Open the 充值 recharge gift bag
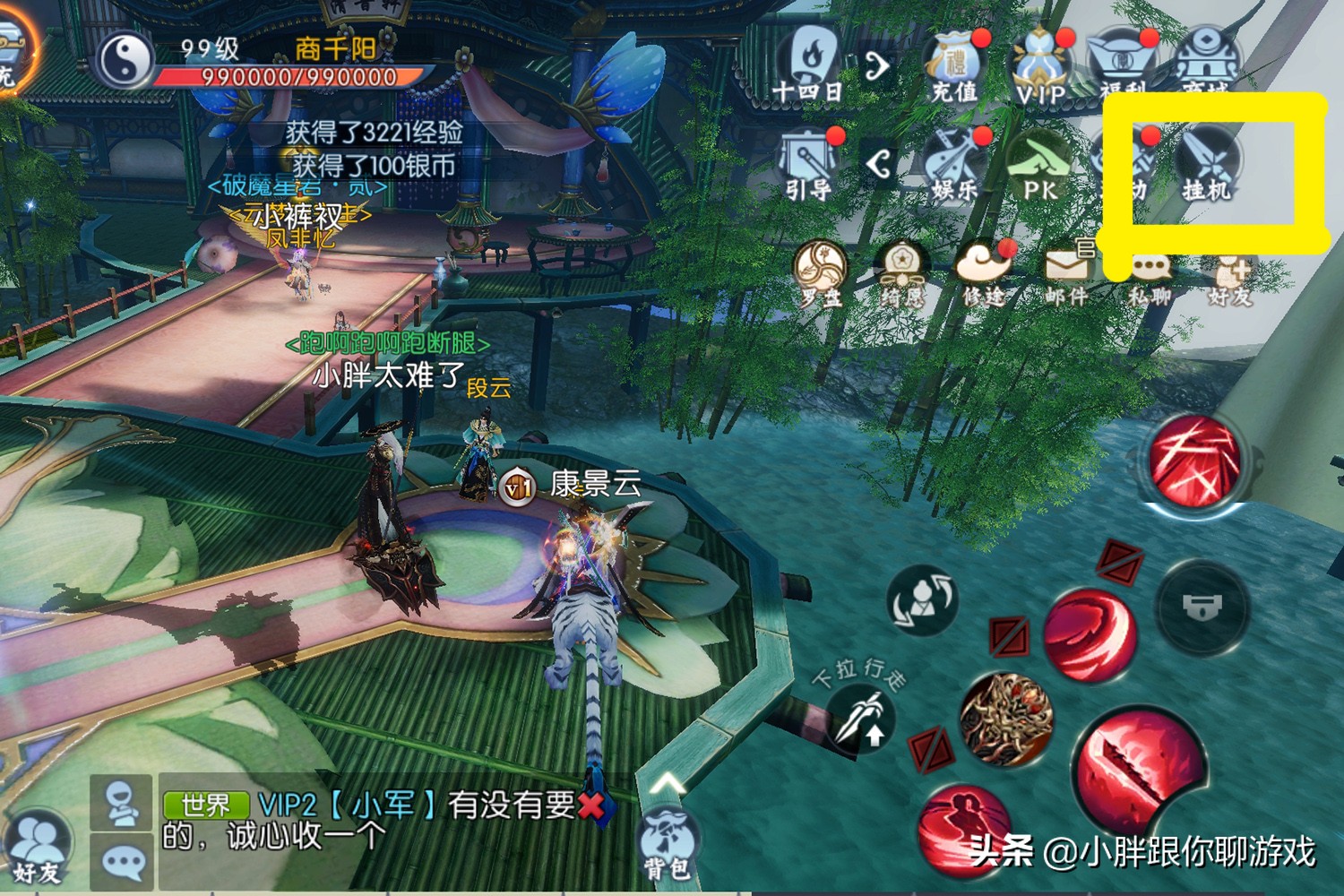1344x896 pixels. (x=953, y=65)
